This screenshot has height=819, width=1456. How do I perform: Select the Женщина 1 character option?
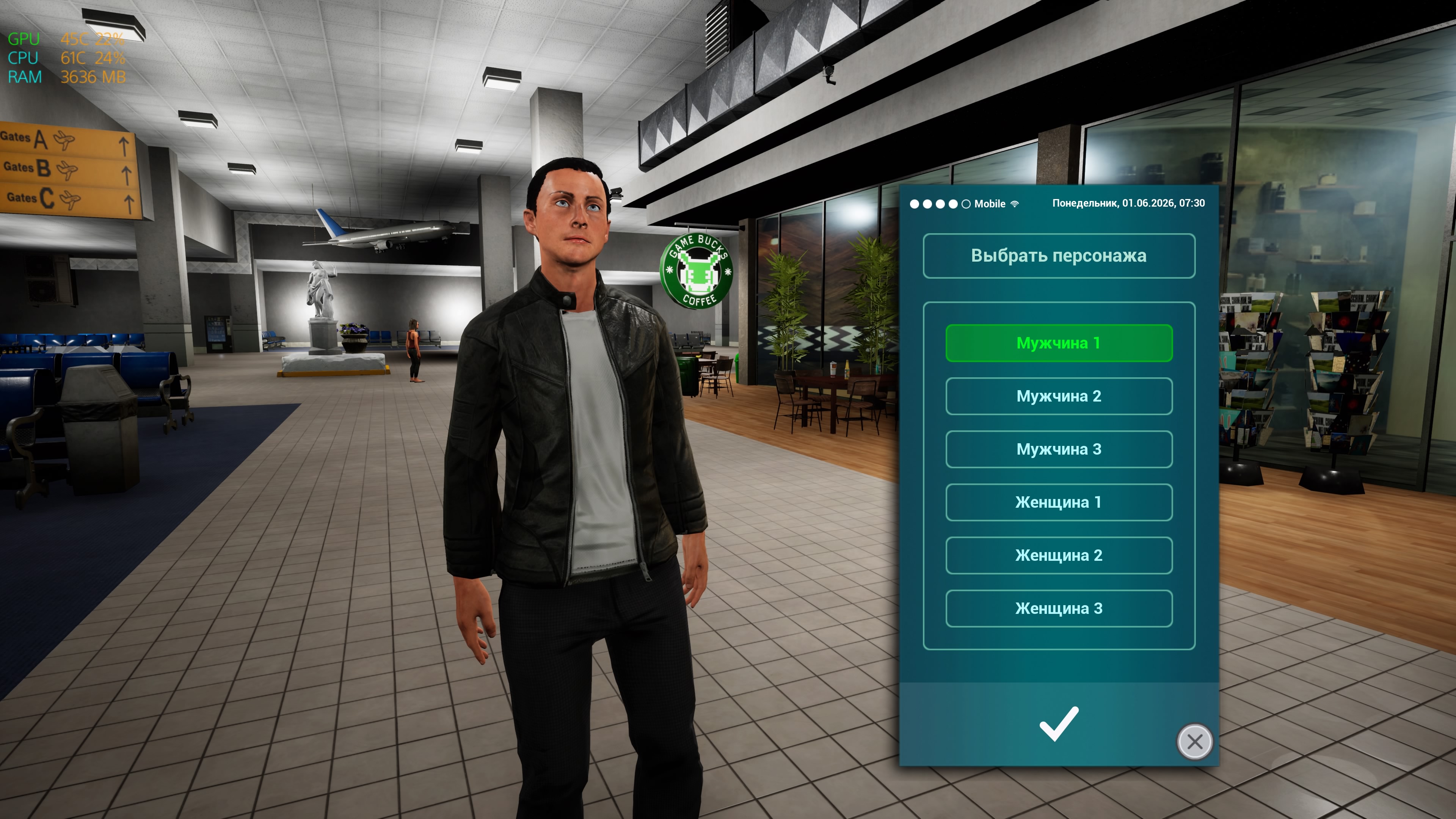[x=1059, y=502]
